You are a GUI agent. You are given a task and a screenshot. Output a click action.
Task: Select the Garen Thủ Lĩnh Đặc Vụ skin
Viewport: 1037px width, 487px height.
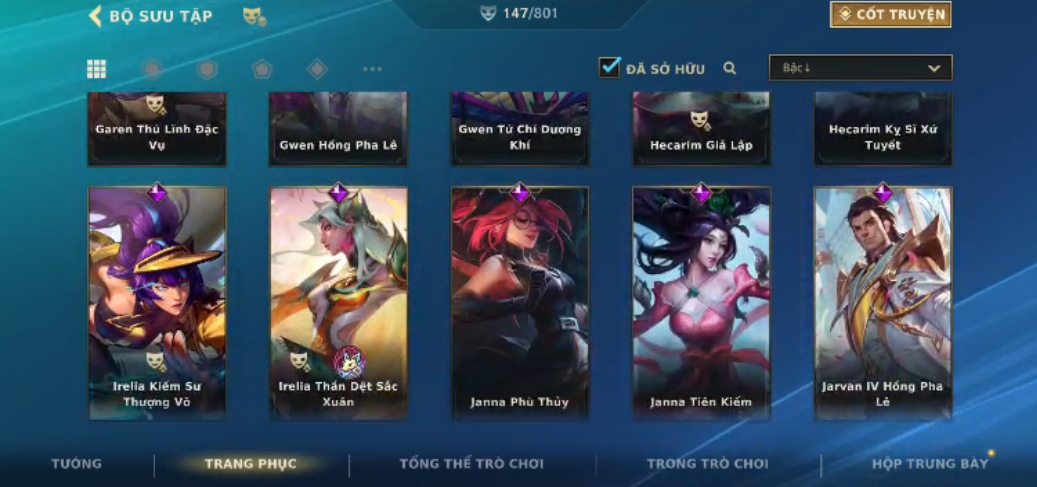157,129
